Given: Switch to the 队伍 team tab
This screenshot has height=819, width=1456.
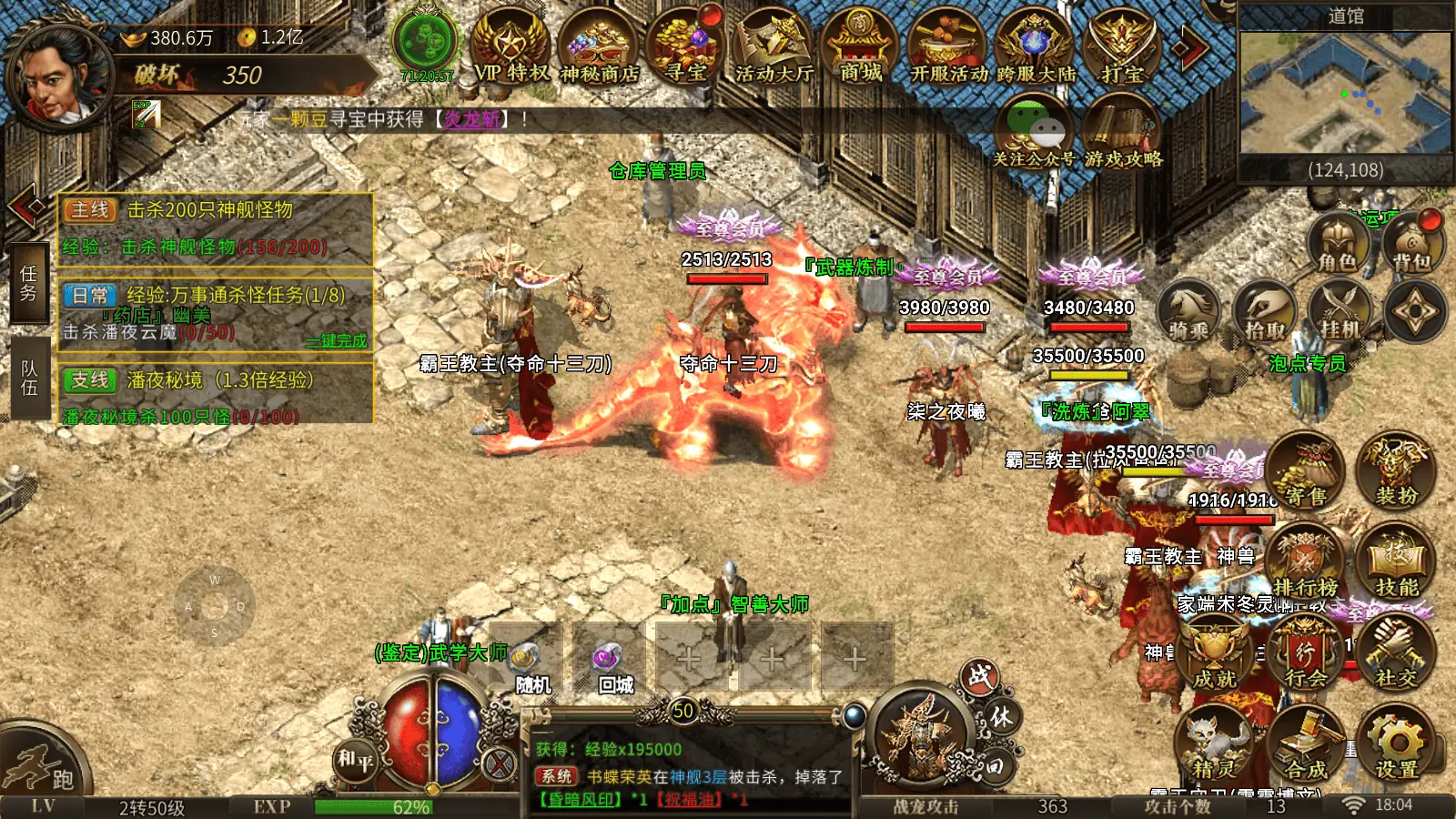Looking at the screenshot, I should point(29,379).
